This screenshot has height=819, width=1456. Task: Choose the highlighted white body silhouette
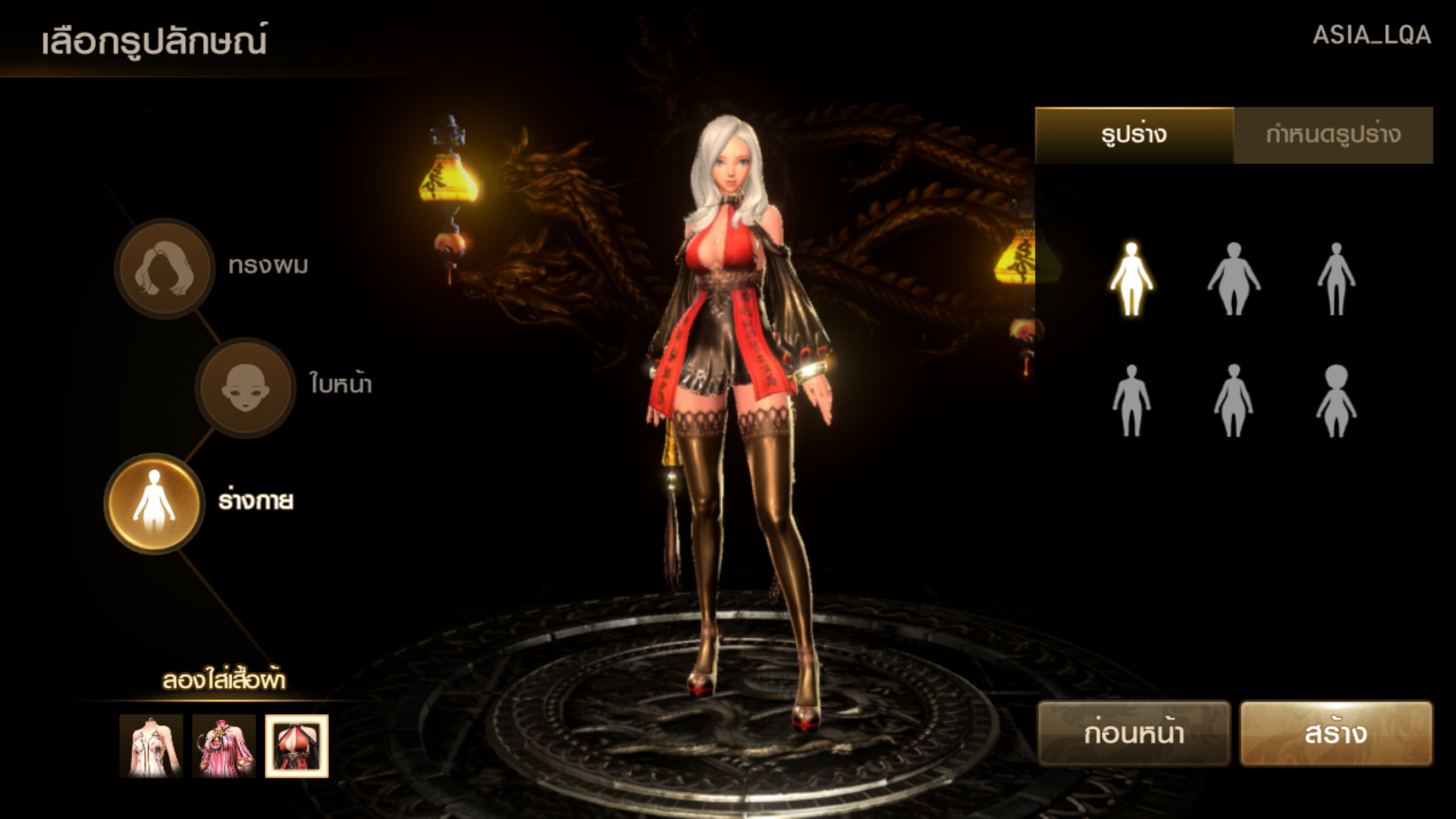click(1131, 278)
